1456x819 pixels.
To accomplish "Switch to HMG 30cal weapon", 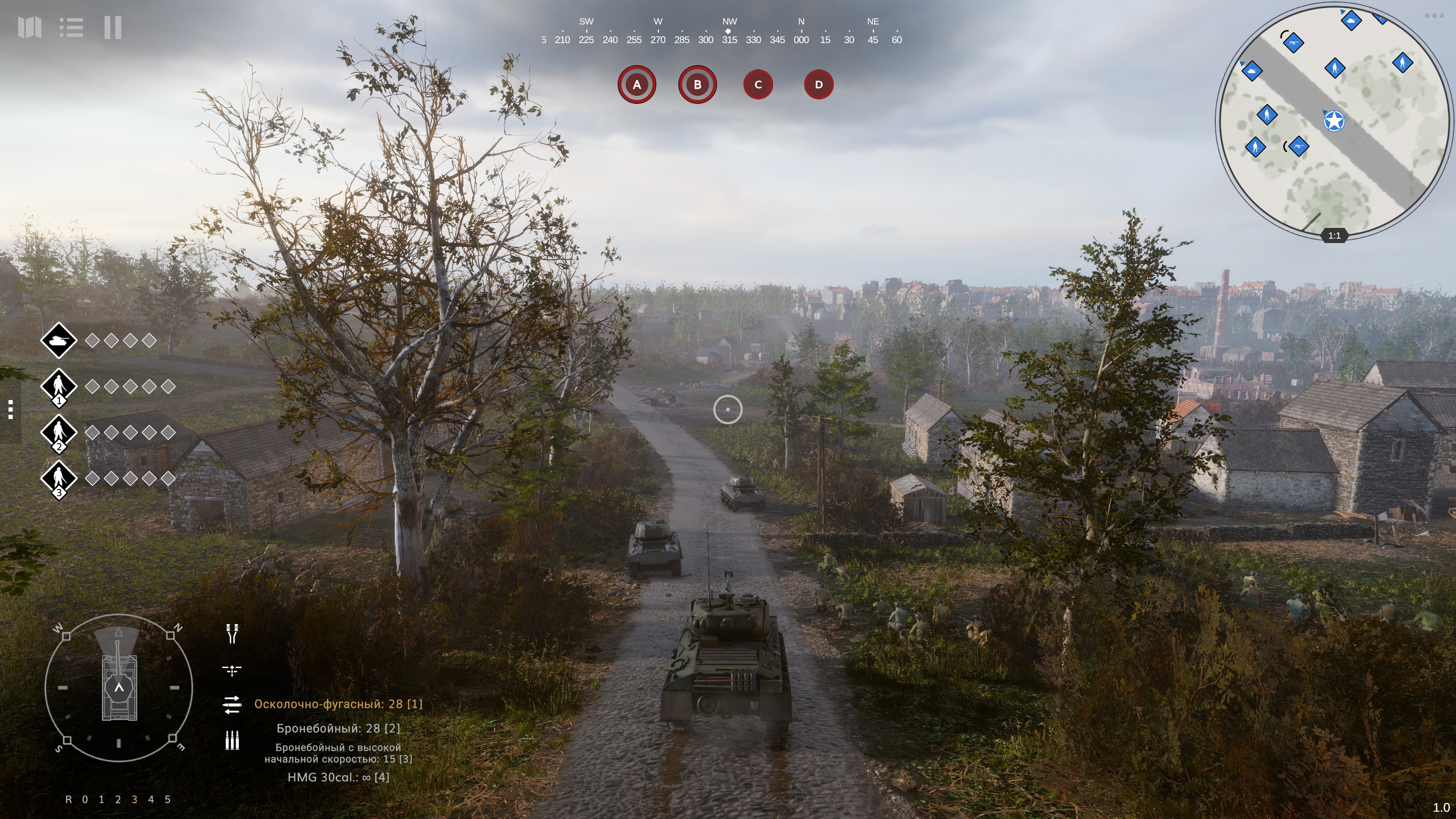I will [338, 778].
